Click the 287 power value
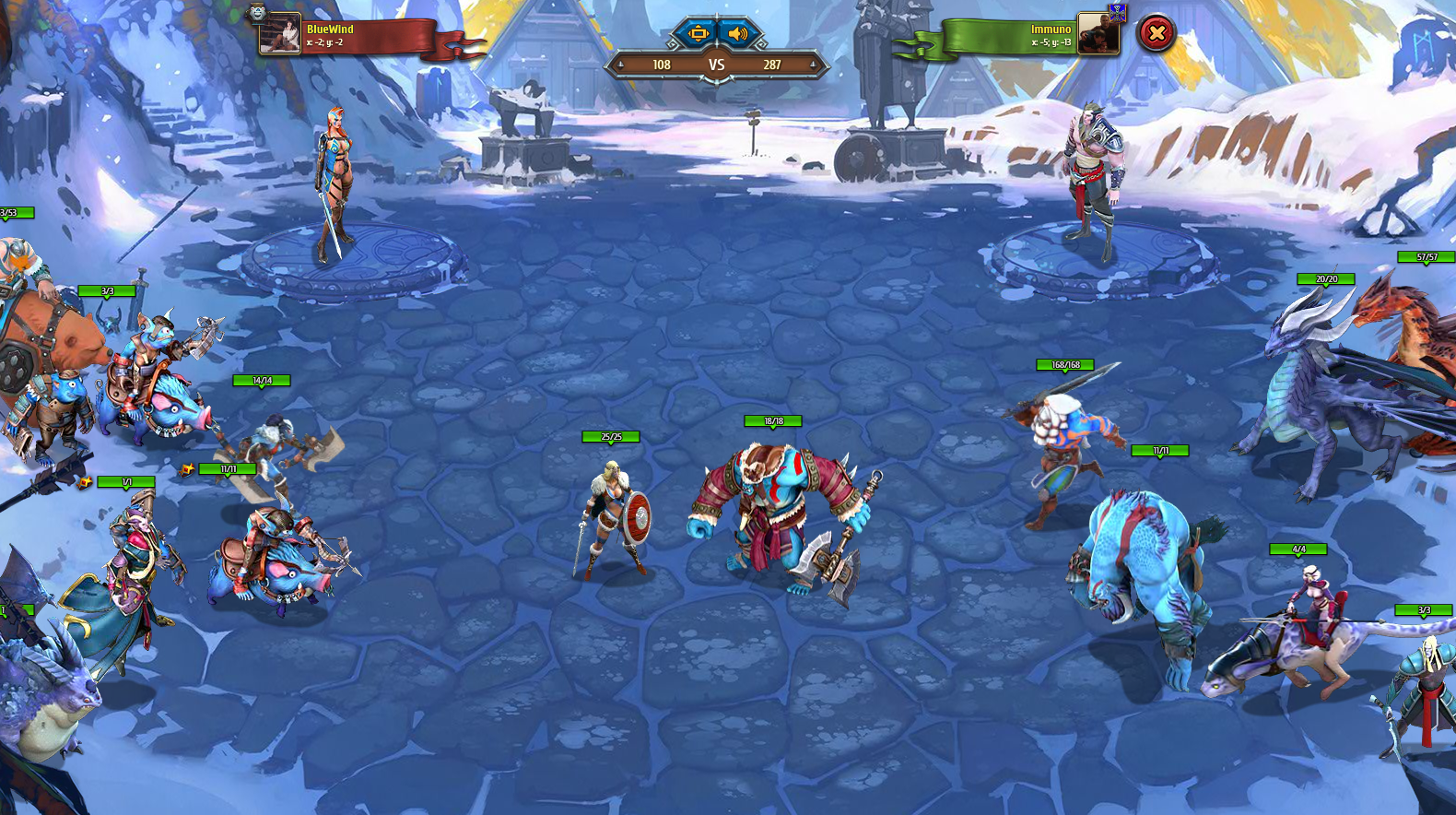 pyautogui.click(x=772, y=65)
